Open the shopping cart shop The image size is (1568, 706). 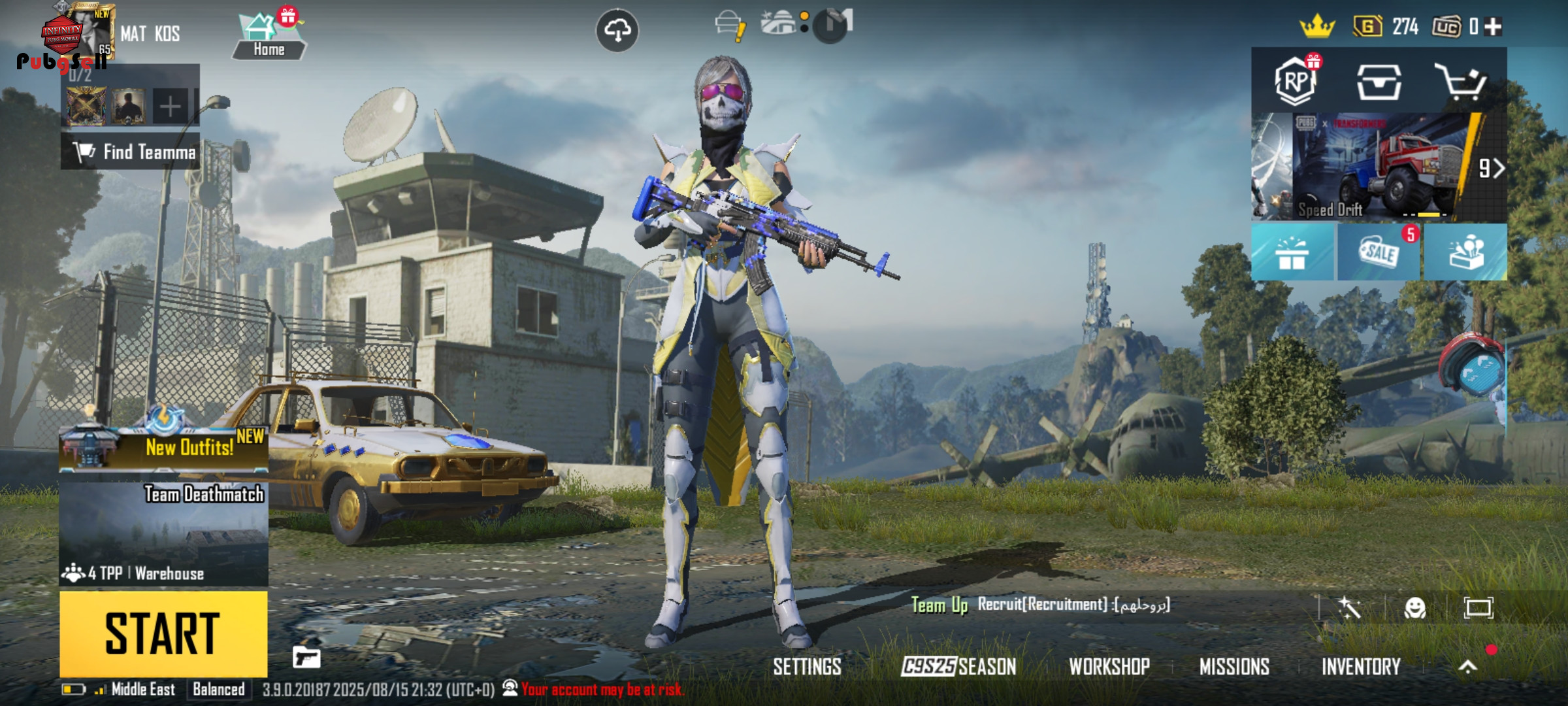pyautogui.click(x=1460, y=82)
